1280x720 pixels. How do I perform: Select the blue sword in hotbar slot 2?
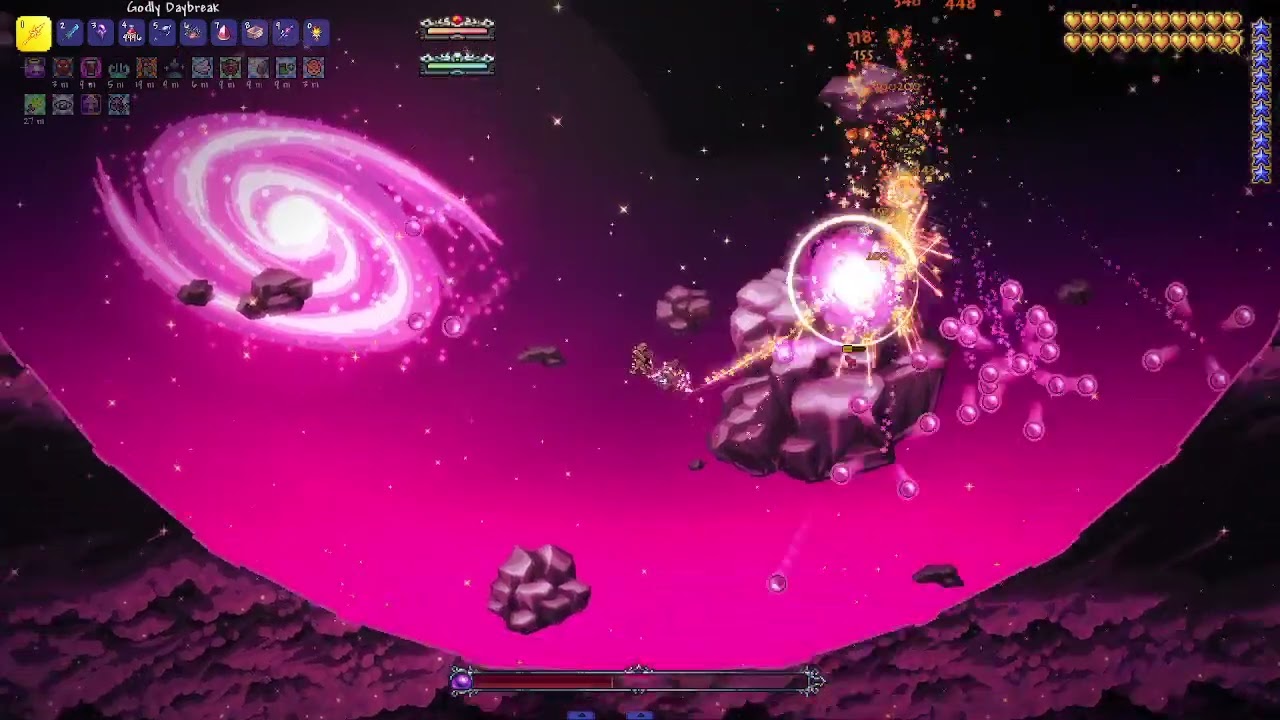pos(69,33)
